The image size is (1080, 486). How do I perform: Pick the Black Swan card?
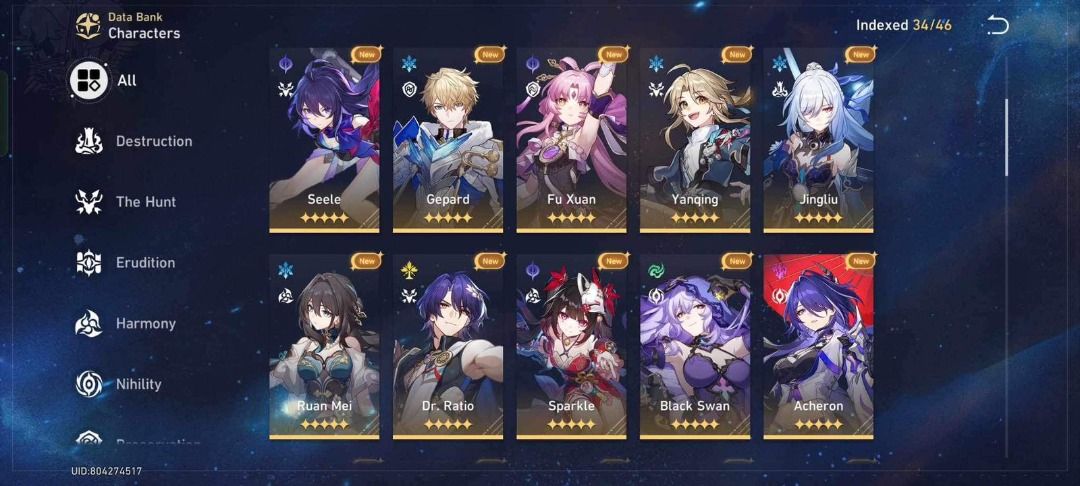coord(695,345)
